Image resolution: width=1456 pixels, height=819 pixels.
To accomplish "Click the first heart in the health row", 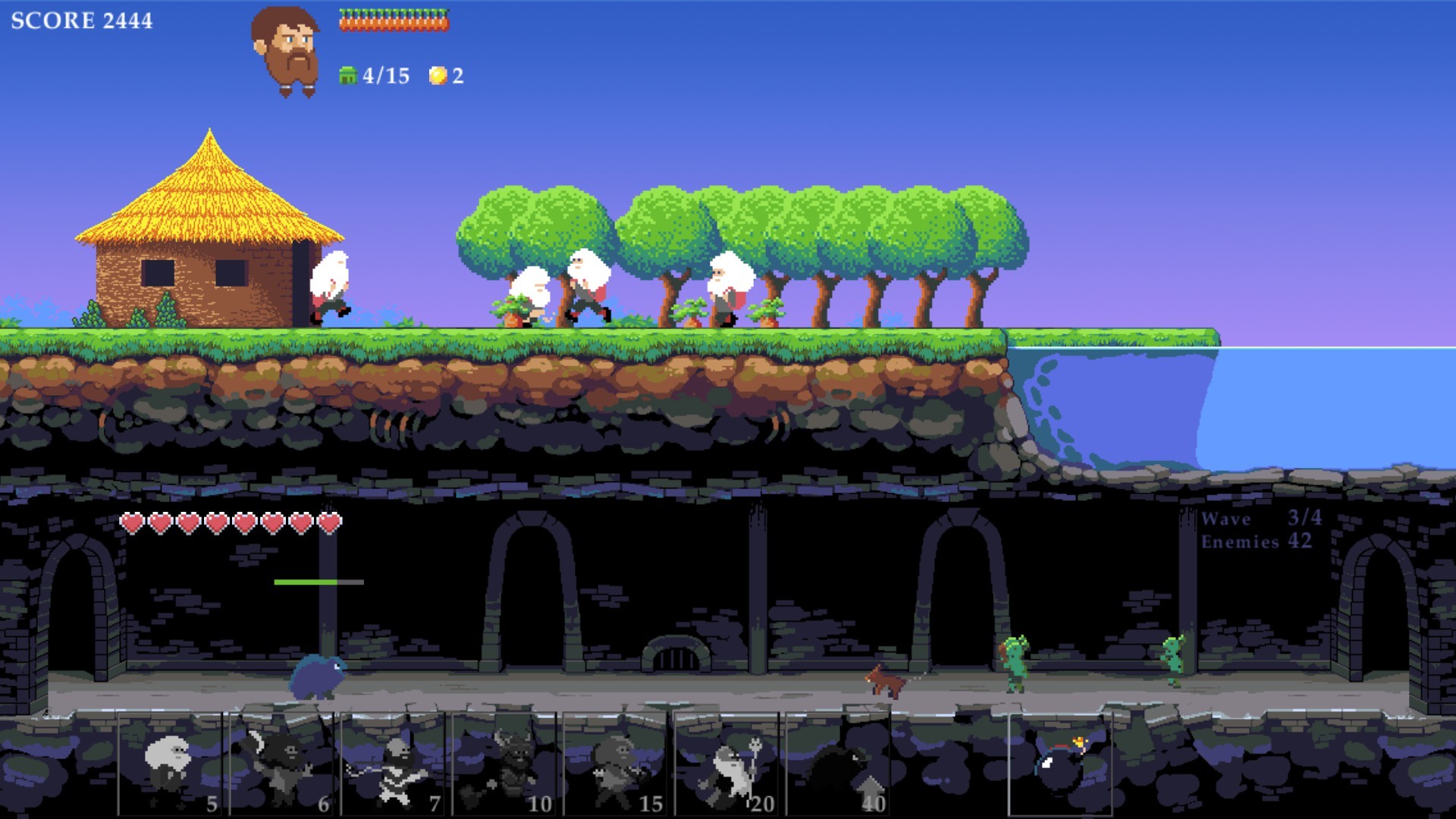I will pyautogui.click(x=133, y=523).
